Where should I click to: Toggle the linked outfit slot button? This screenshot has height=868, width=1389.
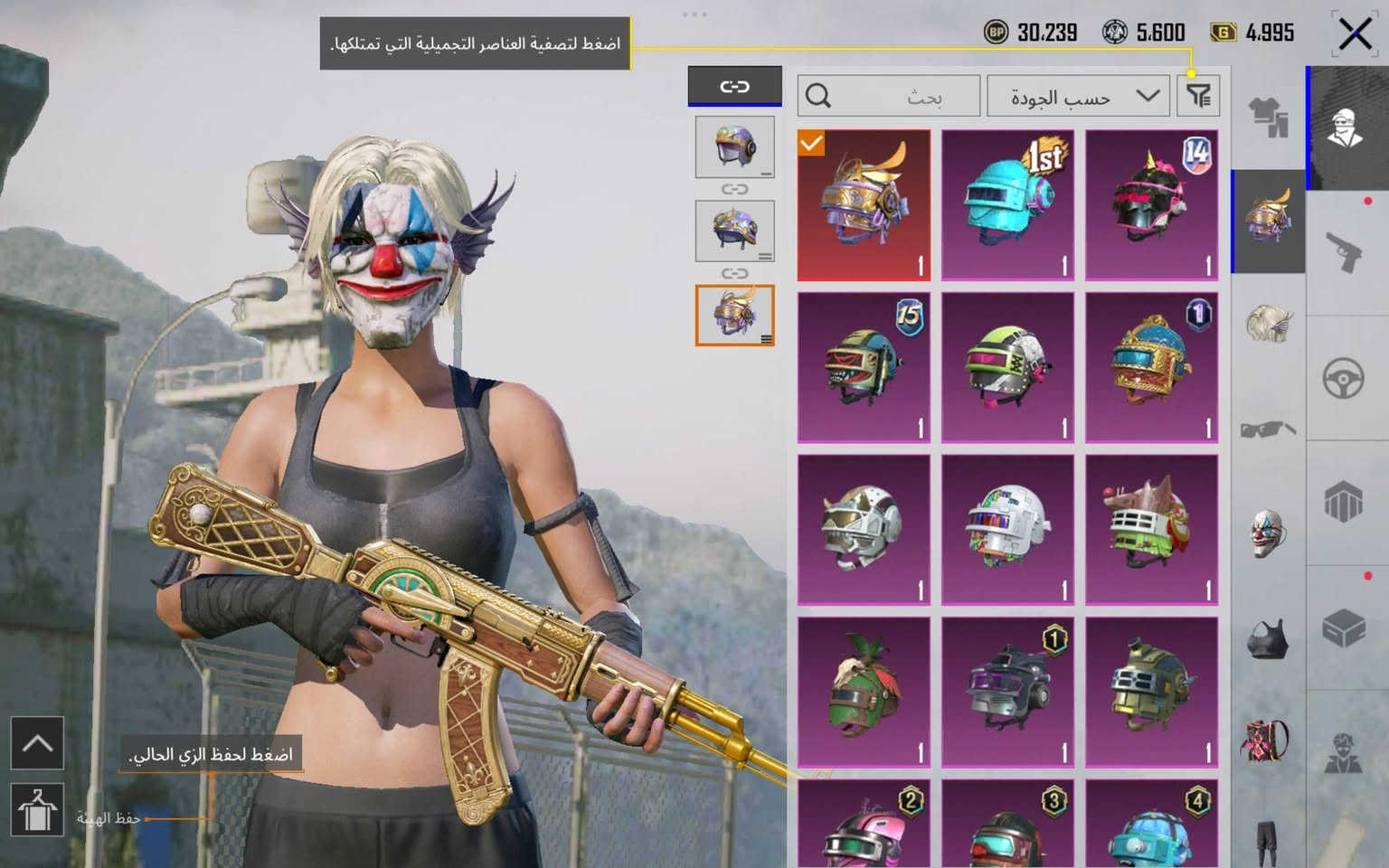(734, 86)
